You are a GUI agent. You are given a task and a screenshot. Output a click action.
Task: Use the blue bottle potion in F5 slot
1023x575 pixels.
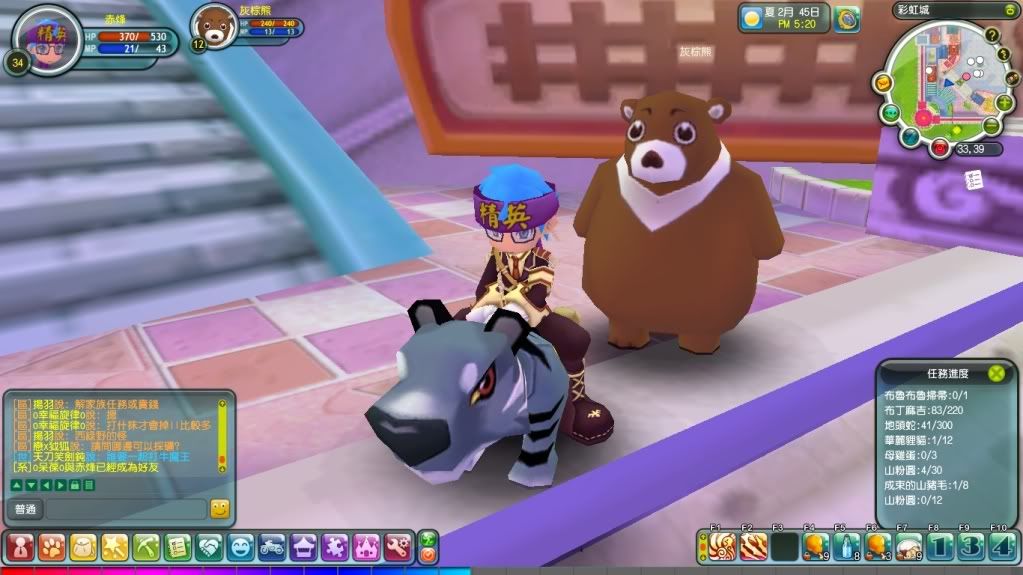846,546
